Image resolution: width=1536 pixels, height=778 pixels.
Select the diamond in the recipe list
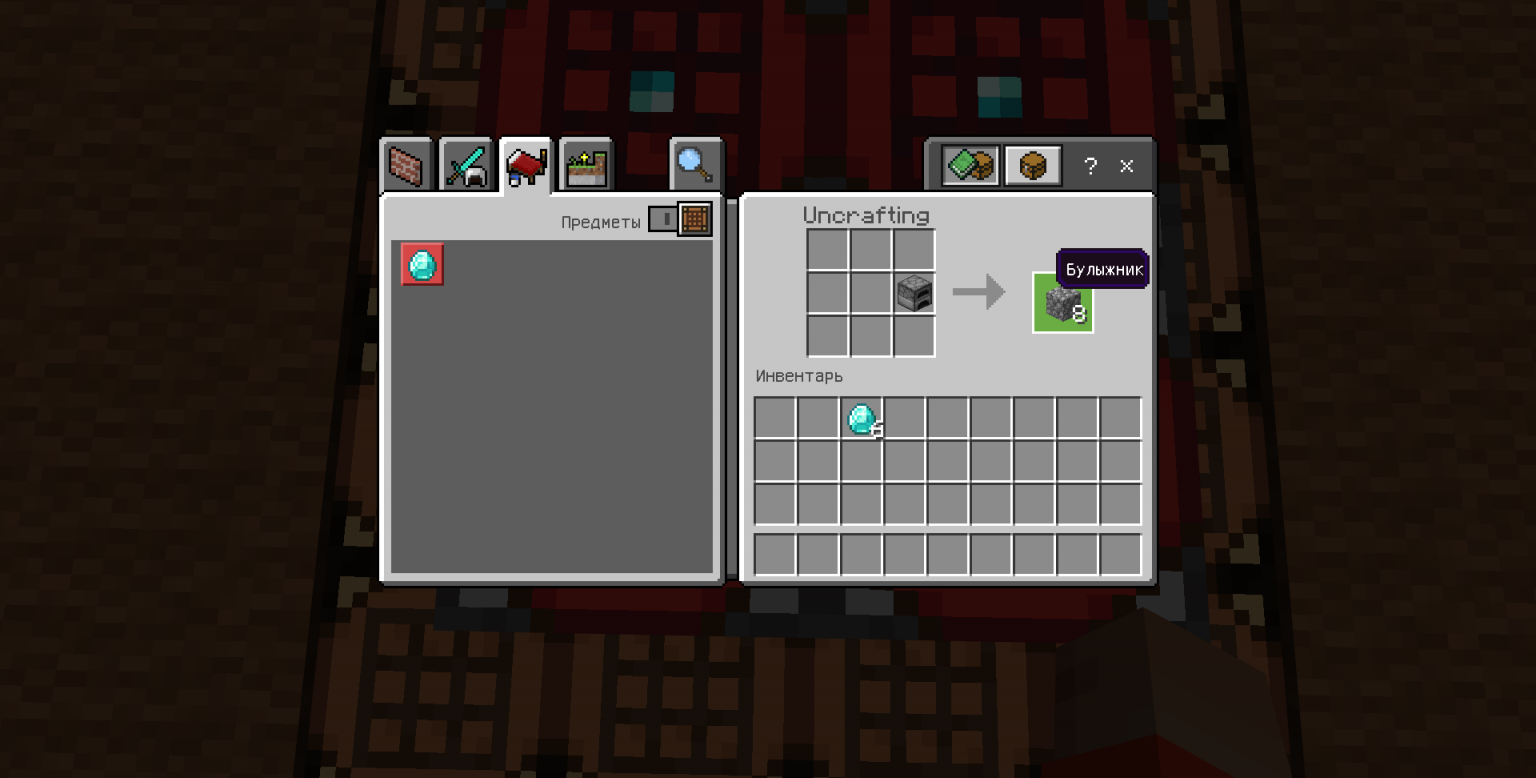422,265
